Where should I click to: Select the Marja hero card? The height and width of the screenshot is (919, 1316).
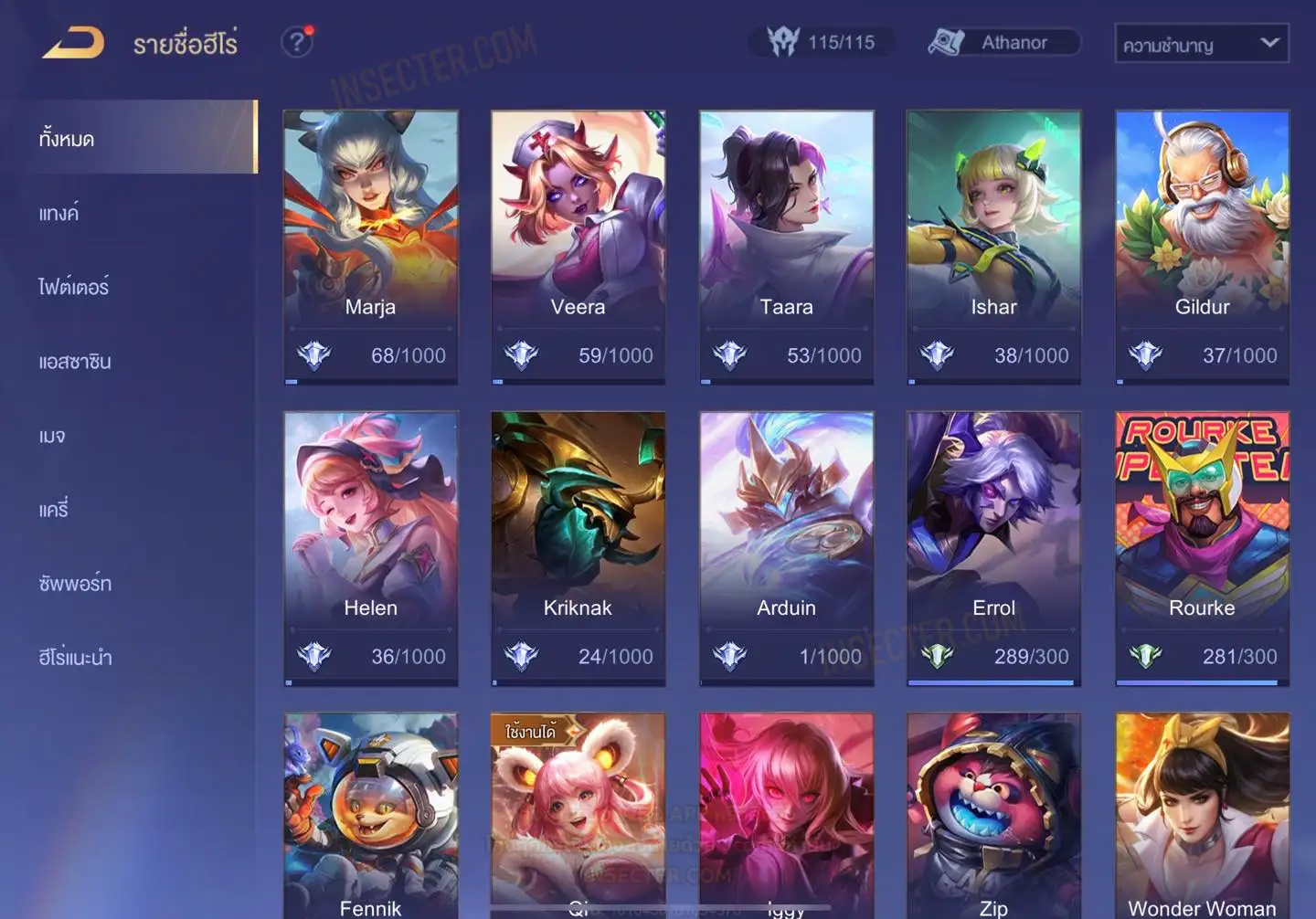(370, 247)
